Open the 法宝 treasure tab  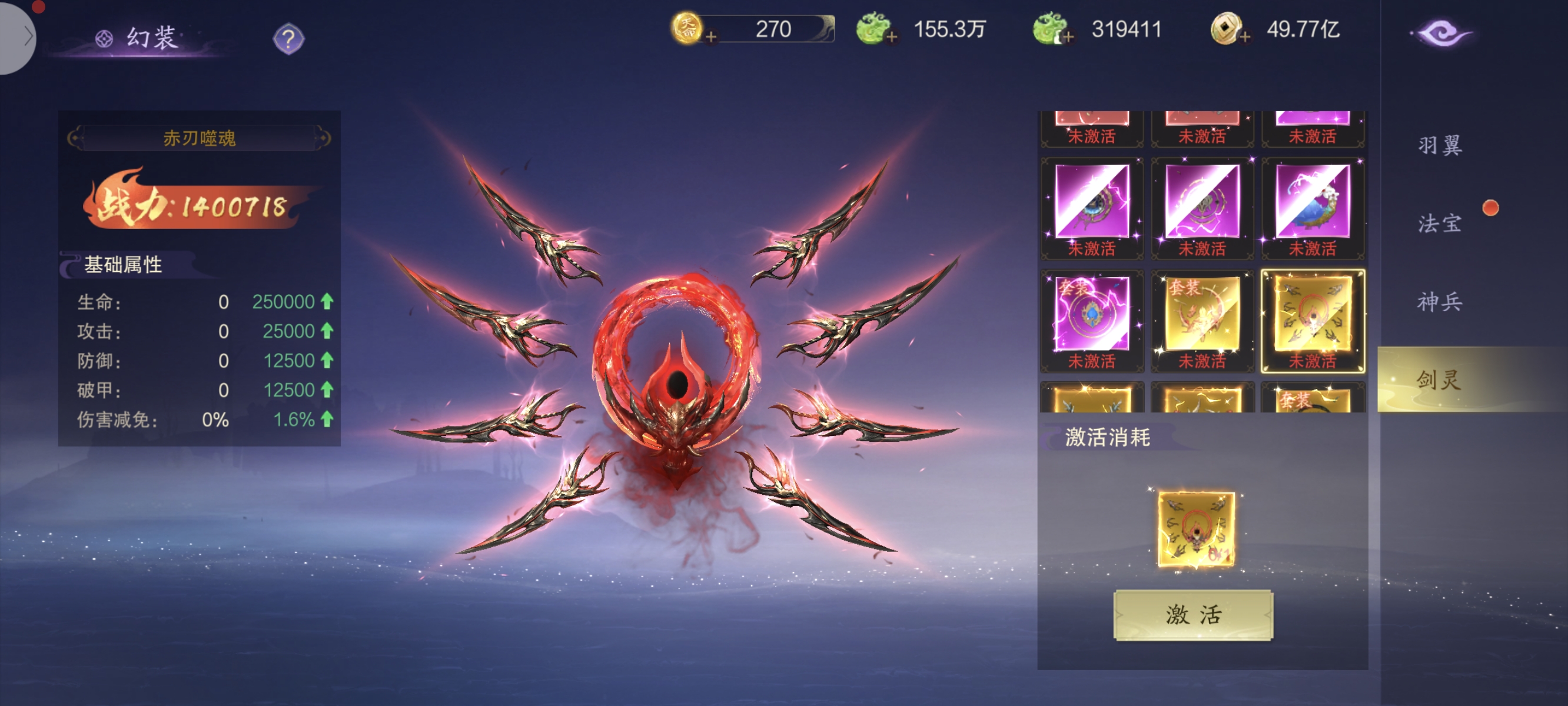pos(1440,224)
